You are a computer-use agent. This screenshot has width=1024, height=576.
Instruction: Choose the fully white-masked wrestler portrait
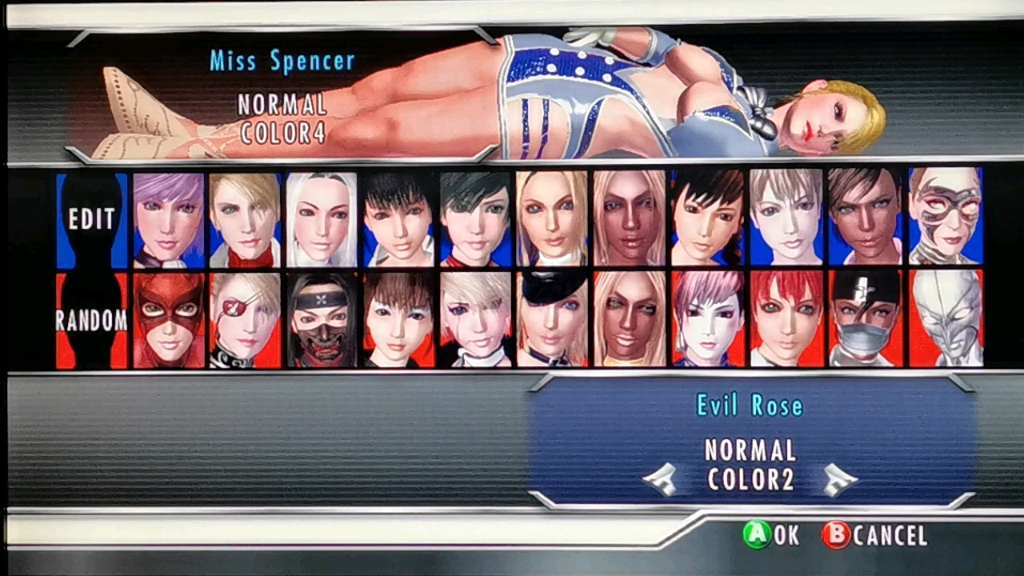tap(945, 320)
